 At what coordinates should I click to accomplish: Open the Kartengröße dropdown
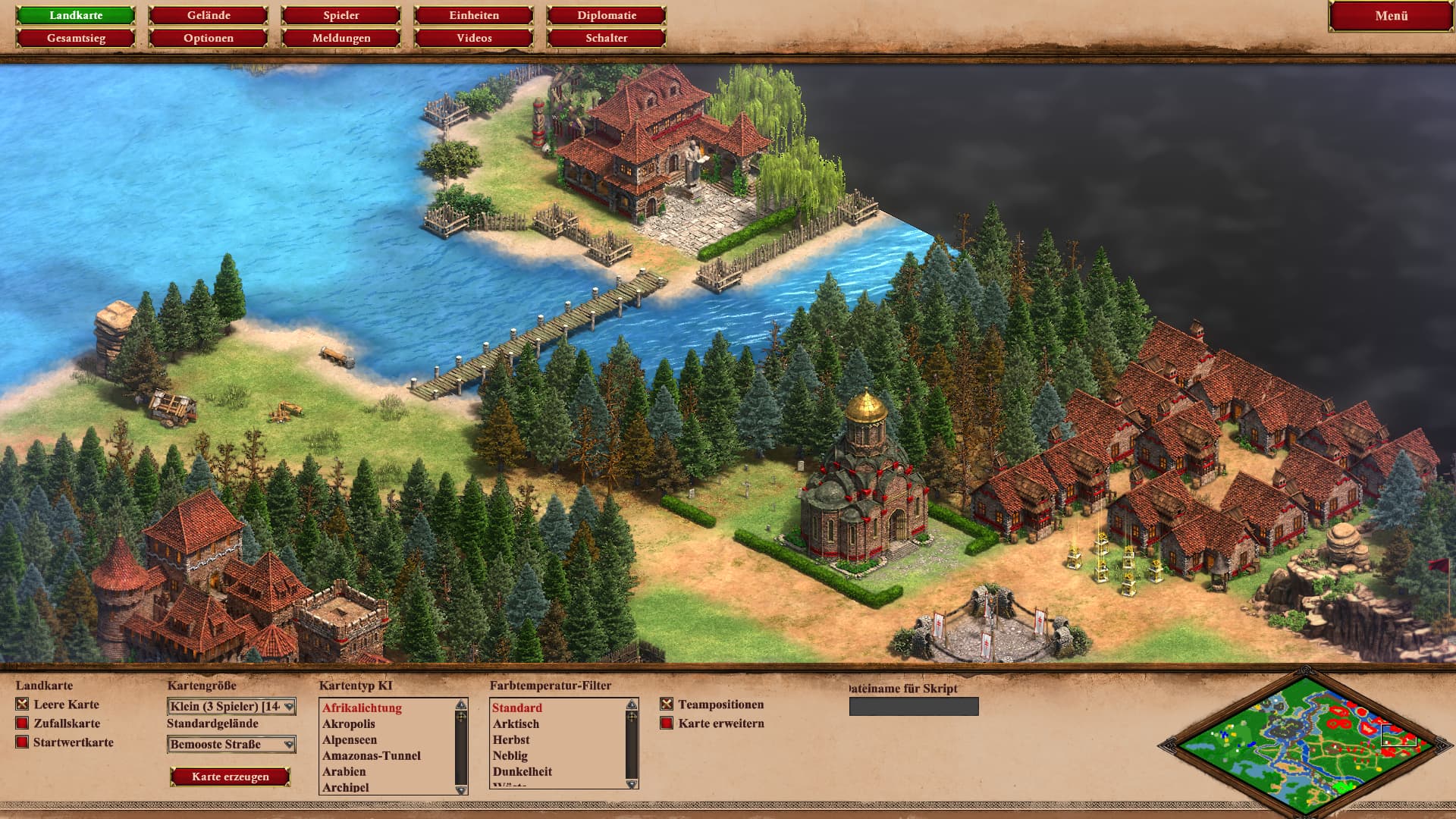[231, 707]
